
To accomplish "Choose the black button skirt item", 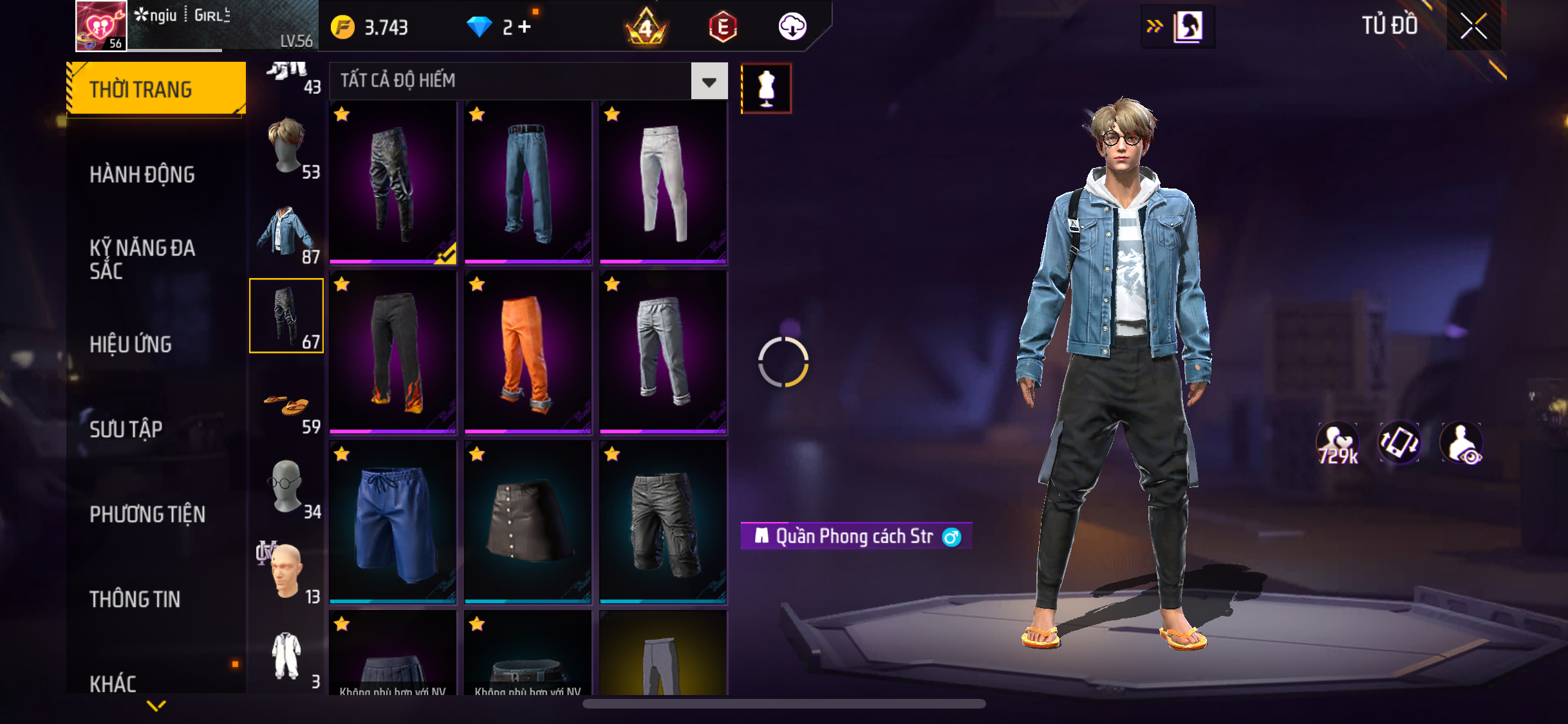I will (527, 522).
